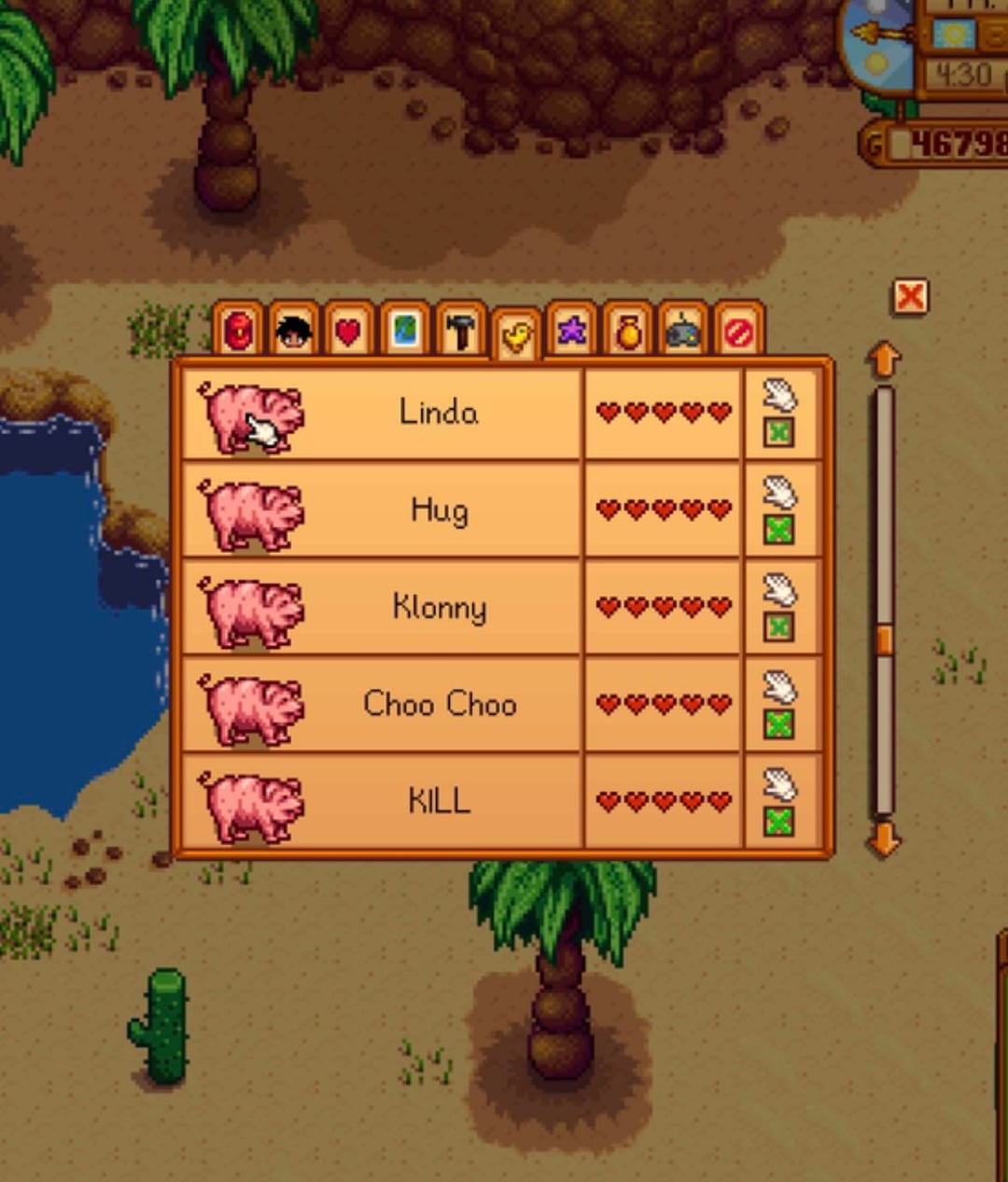Switch to the character skills tab
Viewport: 1008px width, 1182px height.
coord(293,331)
